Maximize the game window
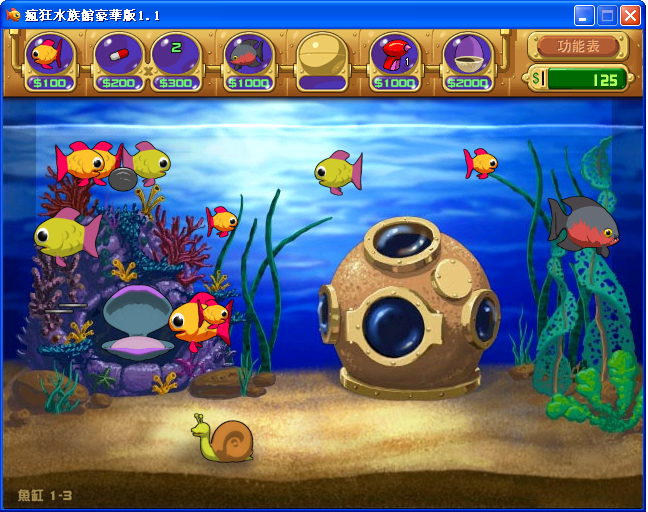The width and height of the screenshot is (648, 512). click(x=607, y=15)
